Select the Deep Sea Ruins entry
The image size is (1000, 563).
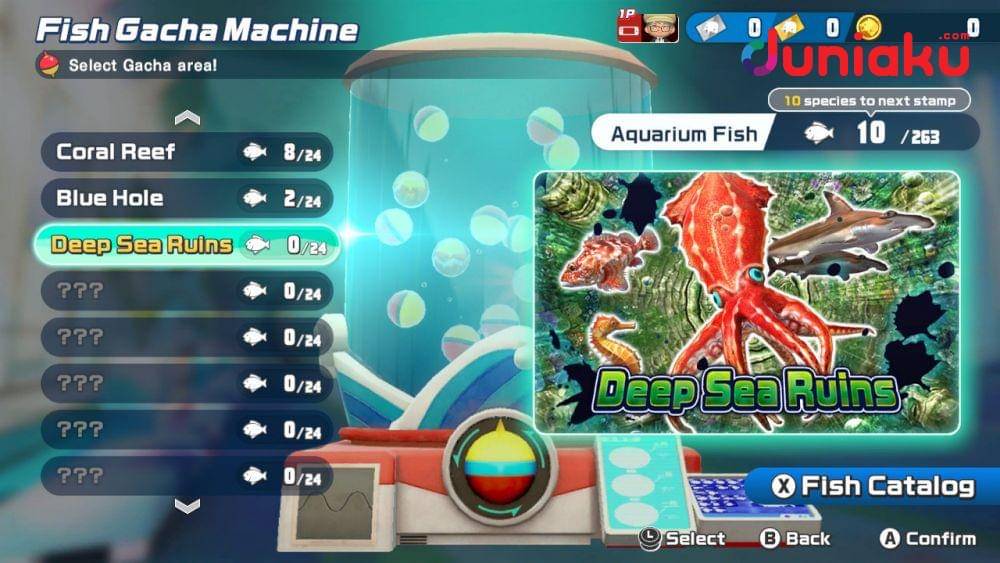tap(186, 245)
